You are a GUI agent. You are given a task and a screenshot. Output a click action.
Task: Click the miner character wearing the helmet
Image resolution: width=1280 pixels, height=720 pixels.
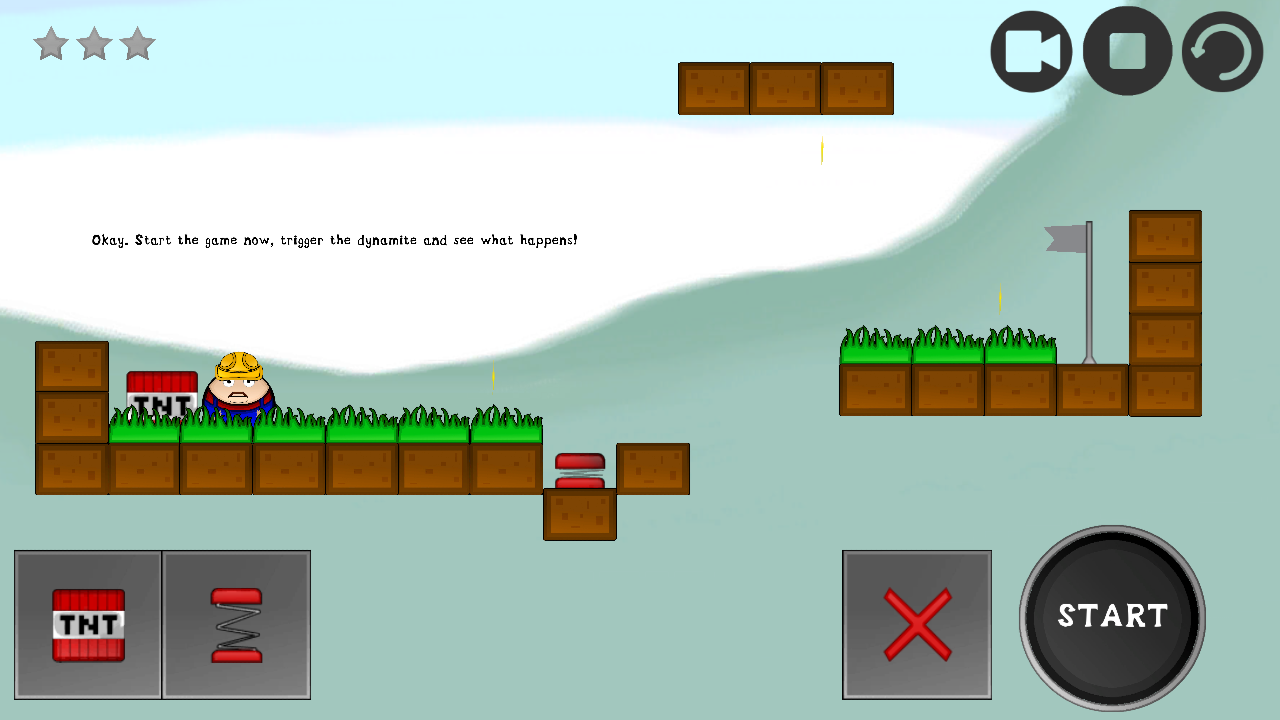click(238, 385)
